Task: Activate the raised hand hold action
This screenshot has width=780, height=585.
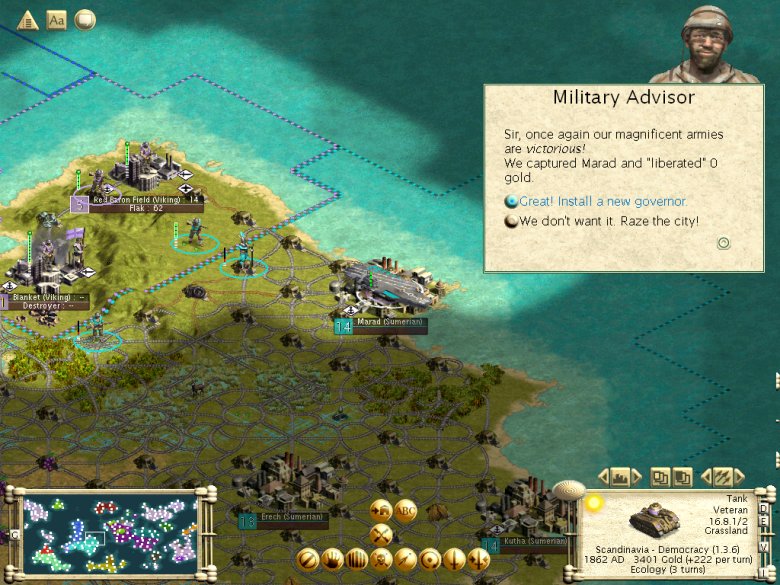Action: point(333,558)
